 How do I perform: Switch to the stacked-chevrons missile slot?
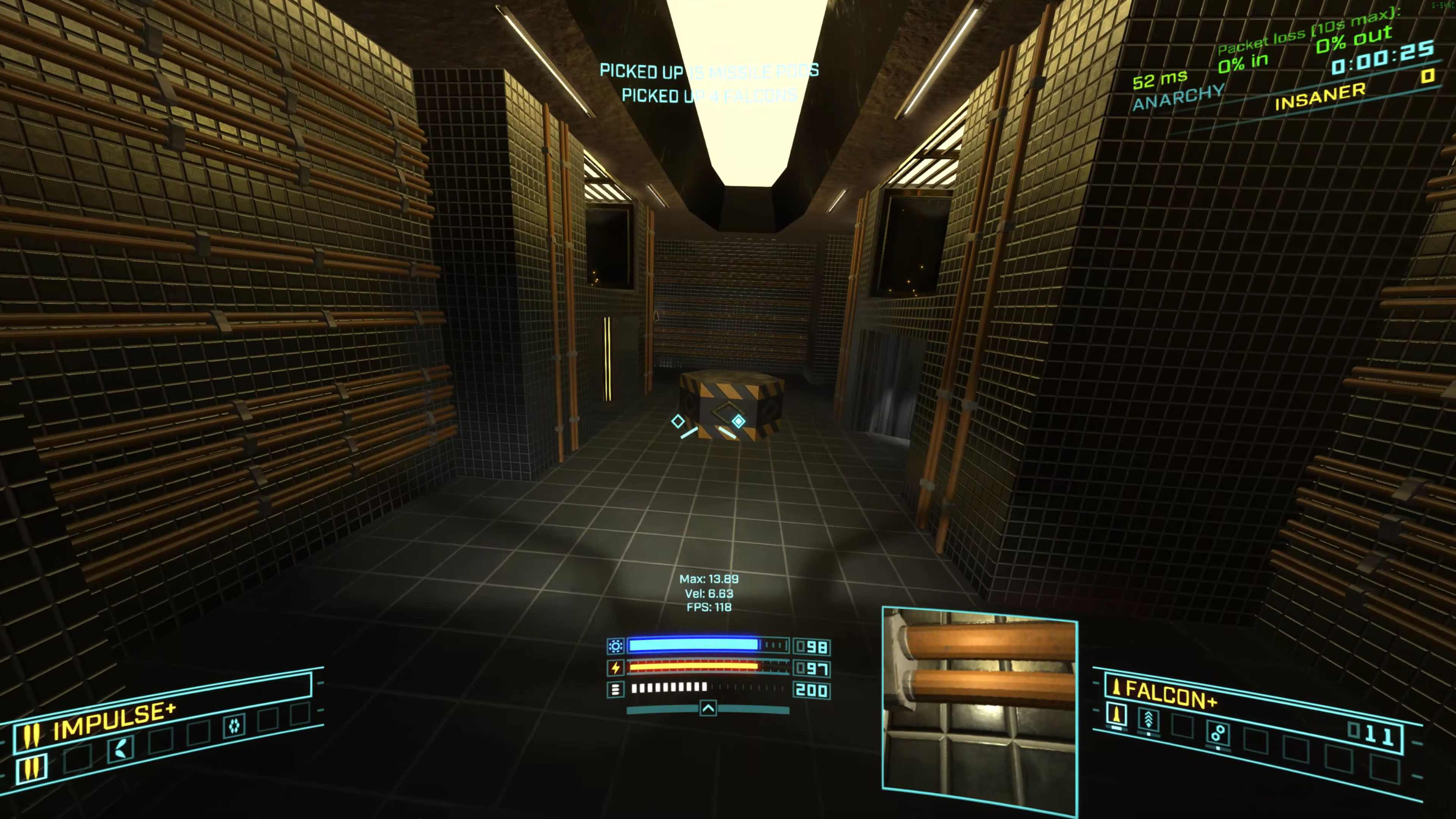1148,720
